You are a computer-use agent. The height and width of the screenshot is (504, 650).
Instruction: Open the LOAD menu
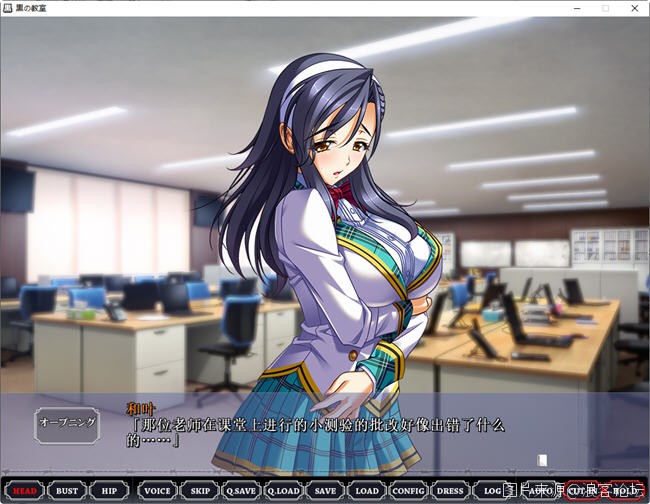coord(367,491)
